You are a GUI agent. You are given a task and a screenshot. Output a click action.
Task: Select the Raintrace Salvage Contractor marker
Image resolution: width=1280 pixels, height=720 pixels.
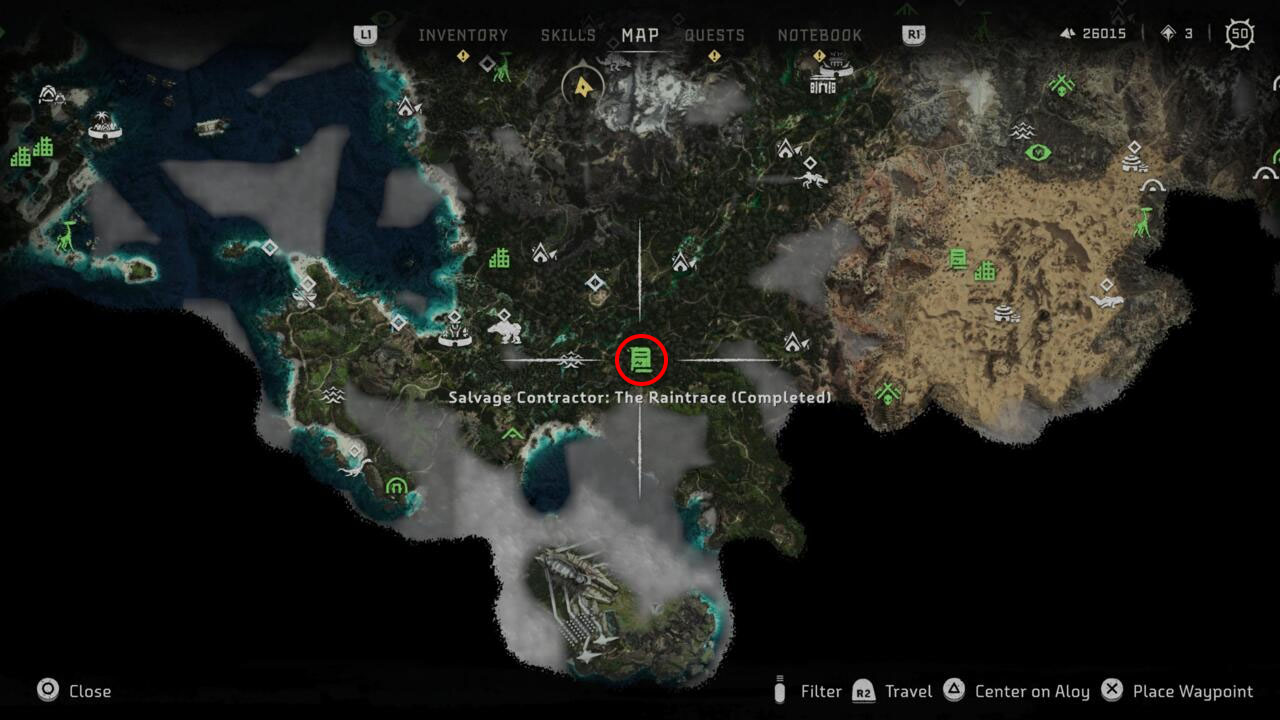[x=641, y=359]
